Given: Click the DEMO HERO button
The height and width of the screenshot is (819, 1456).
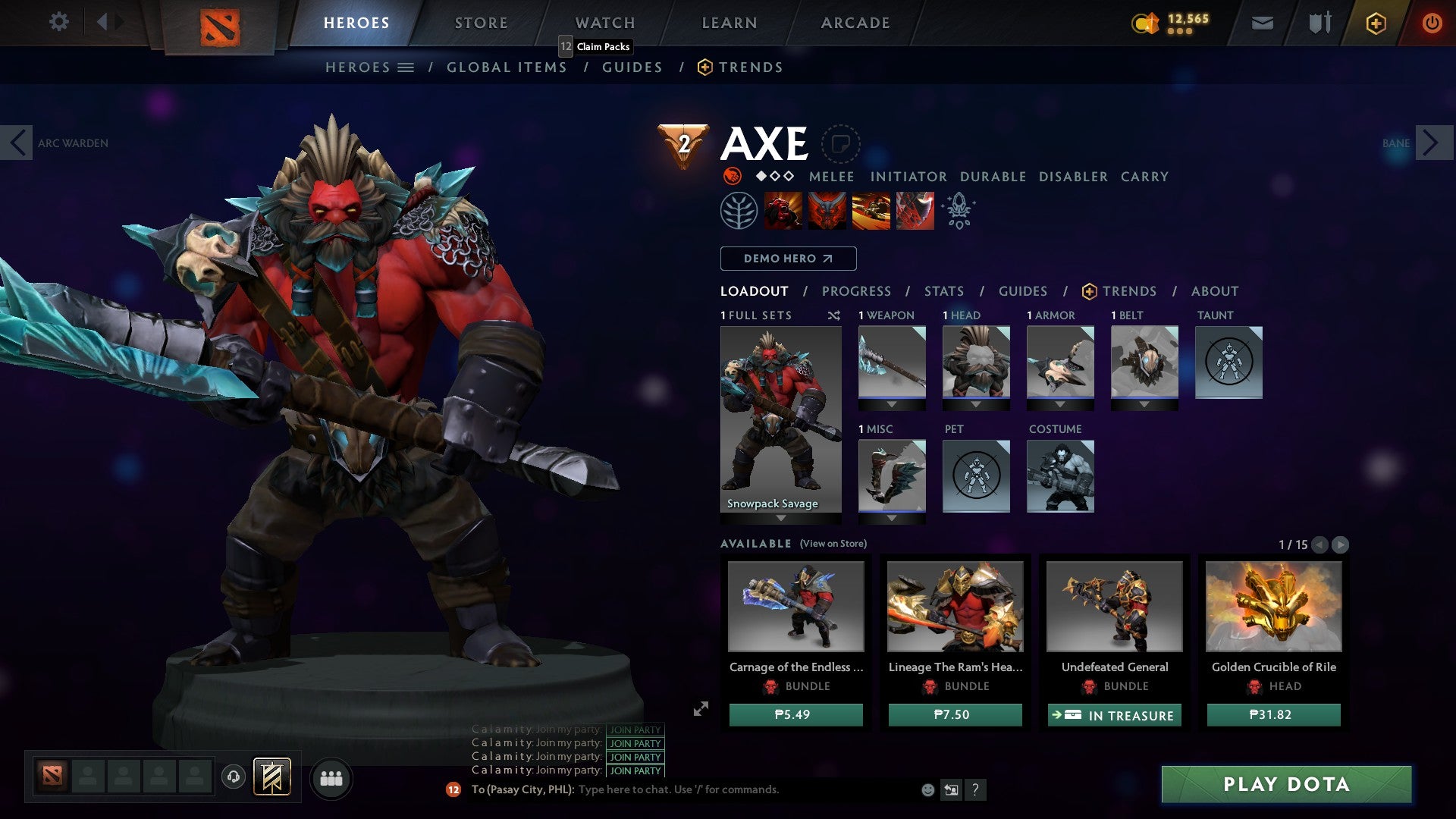Looking at the screenshot, I should [787, 258].
